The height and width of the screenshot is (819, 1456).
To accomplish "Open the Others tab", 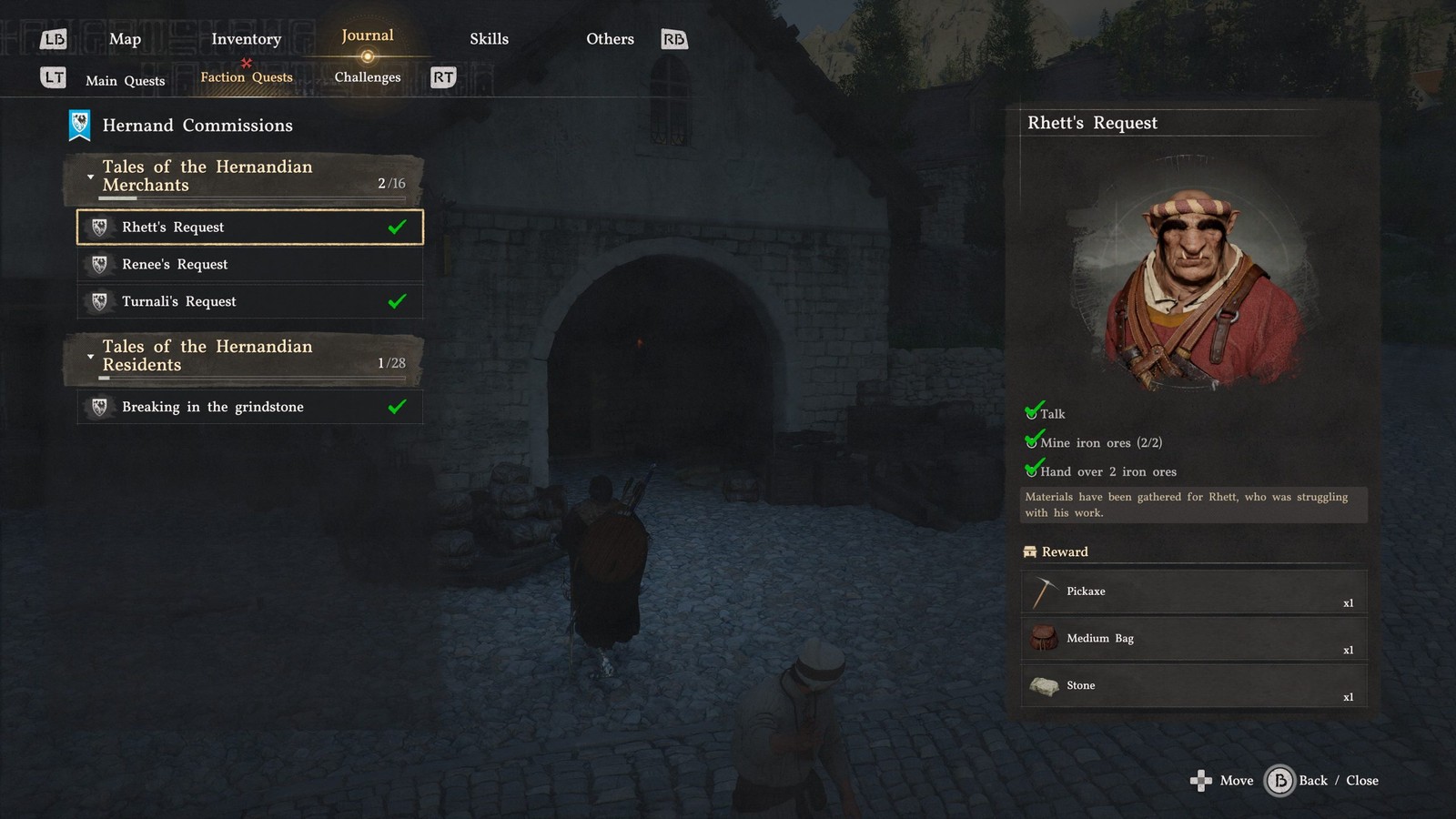I will [610, 39].
